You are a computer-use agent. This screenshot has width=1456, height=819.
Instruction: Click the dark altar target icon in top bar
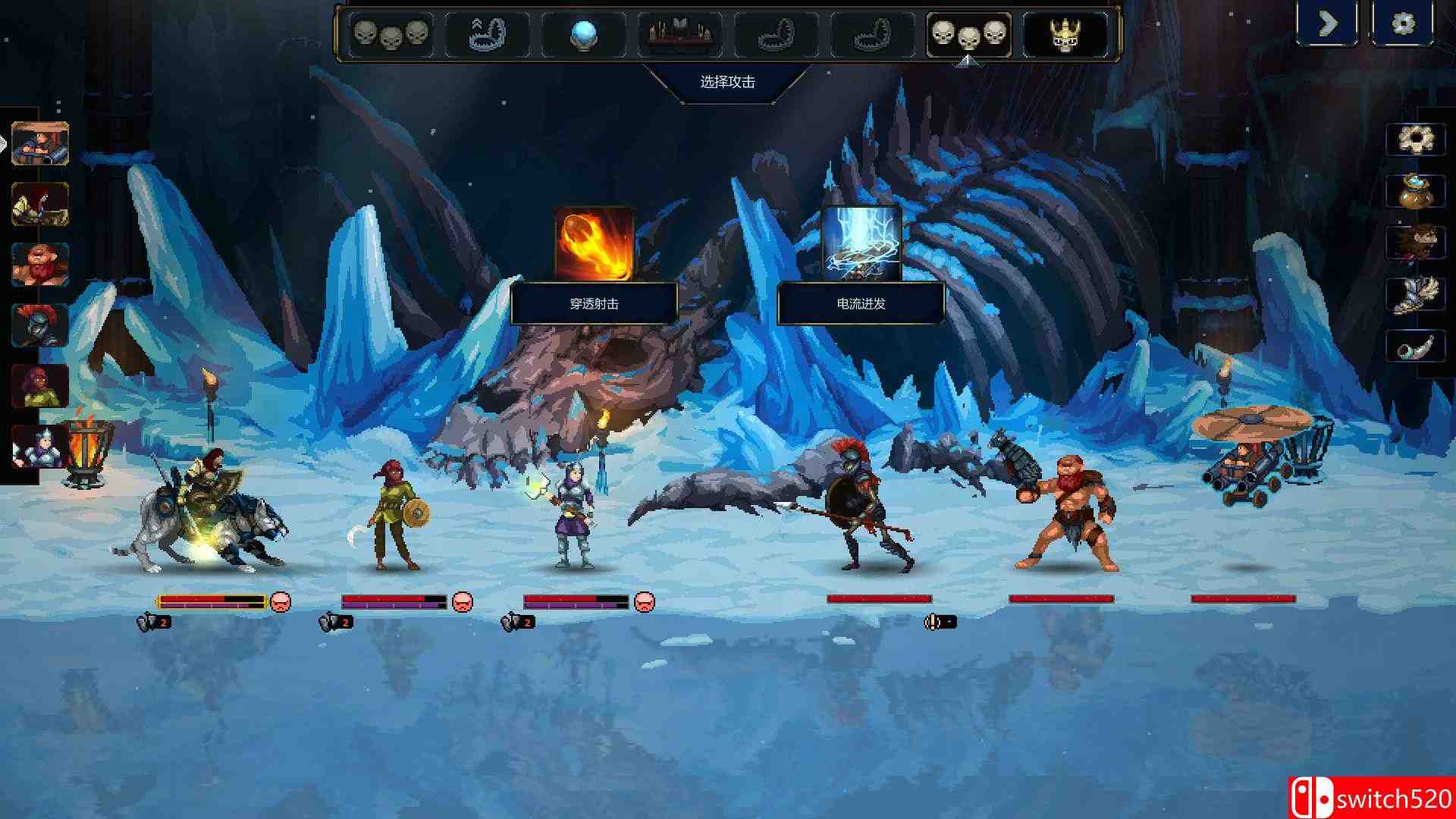[679, 34]
